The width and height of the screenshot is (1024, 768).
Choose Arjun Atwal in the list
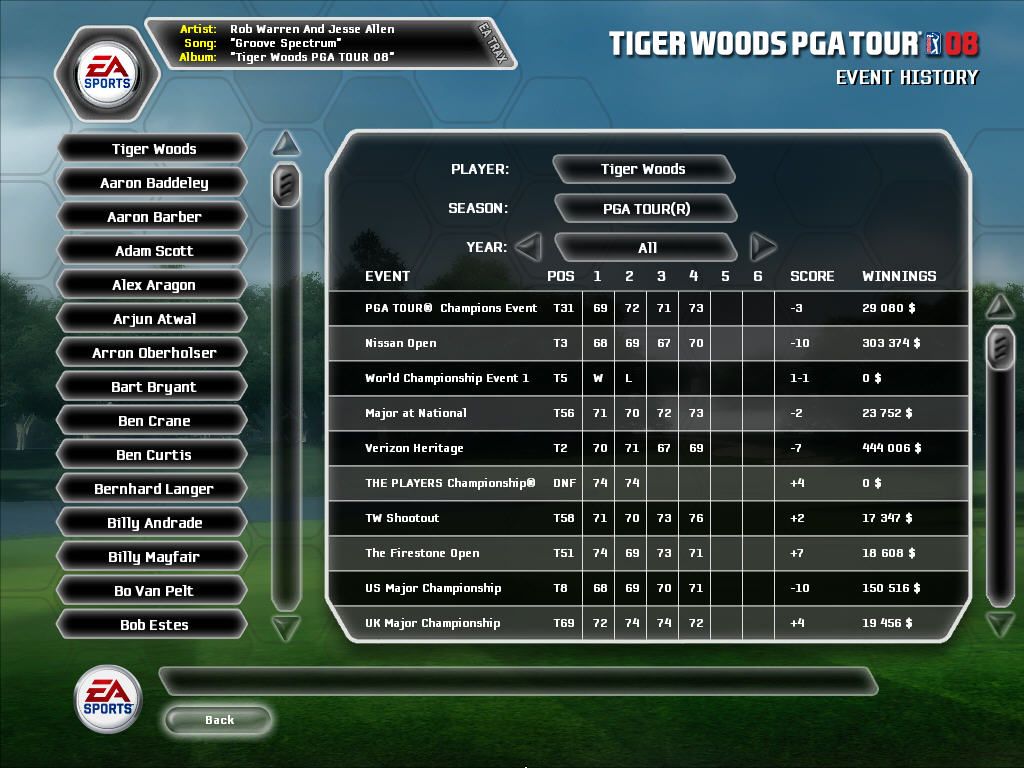[x=154, y=319]
